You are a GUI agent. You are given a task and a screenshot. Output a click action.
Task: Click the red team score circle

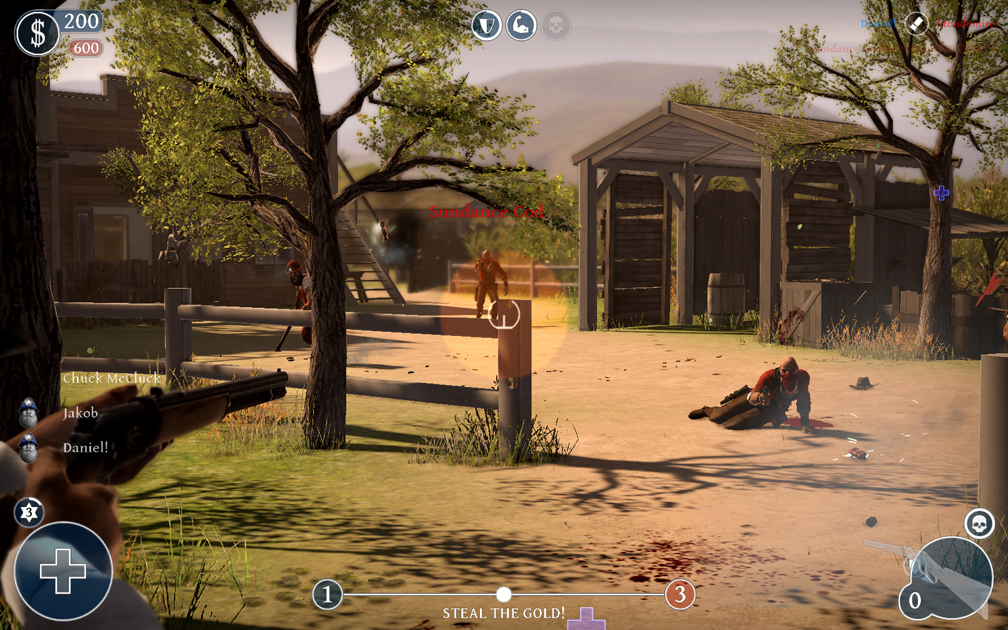(x=680, y=595)
